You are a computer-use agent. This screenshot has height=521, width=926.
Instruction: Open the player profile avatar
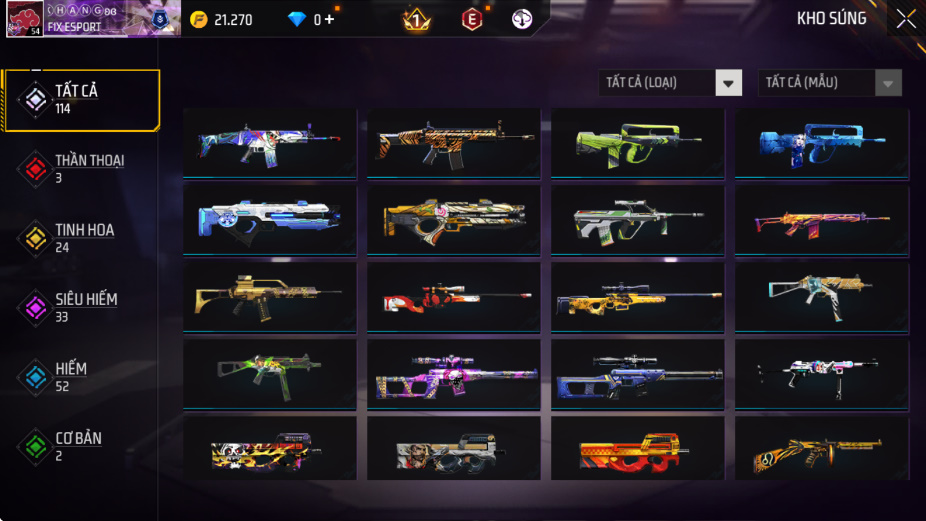click(x=24, y=19)
